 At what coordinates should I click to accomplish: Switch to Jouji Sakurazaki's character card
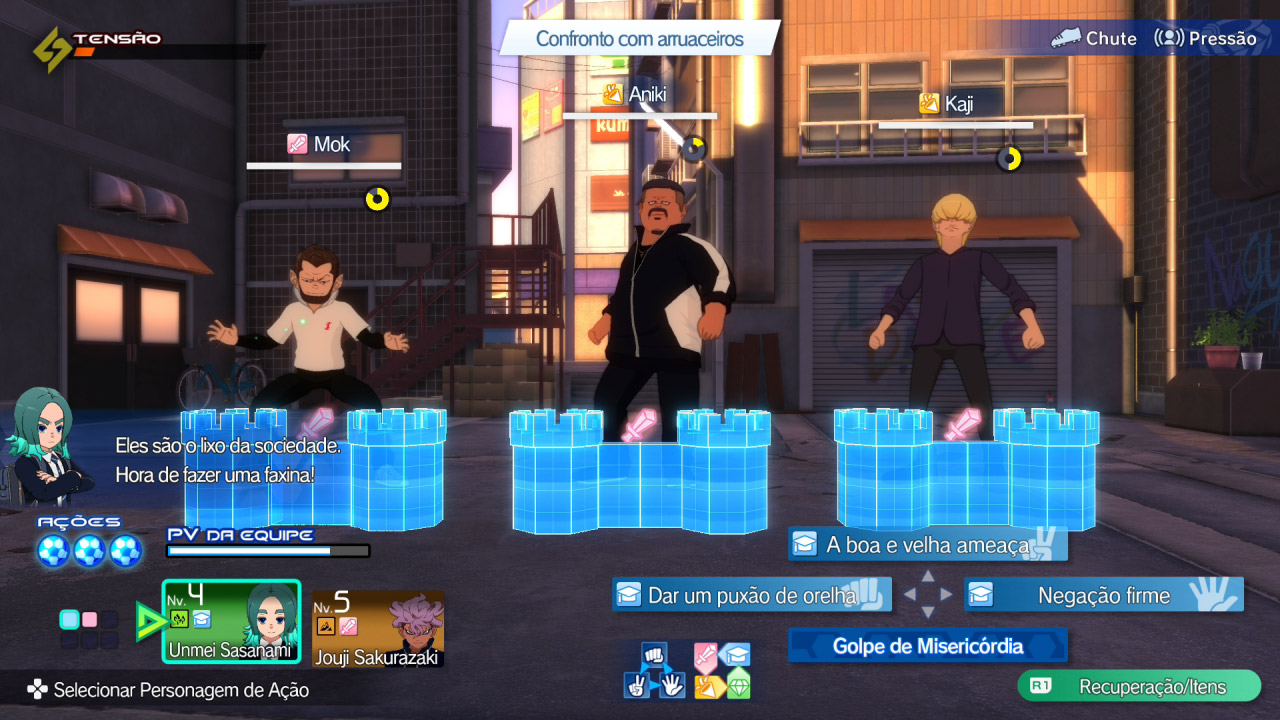377,628
